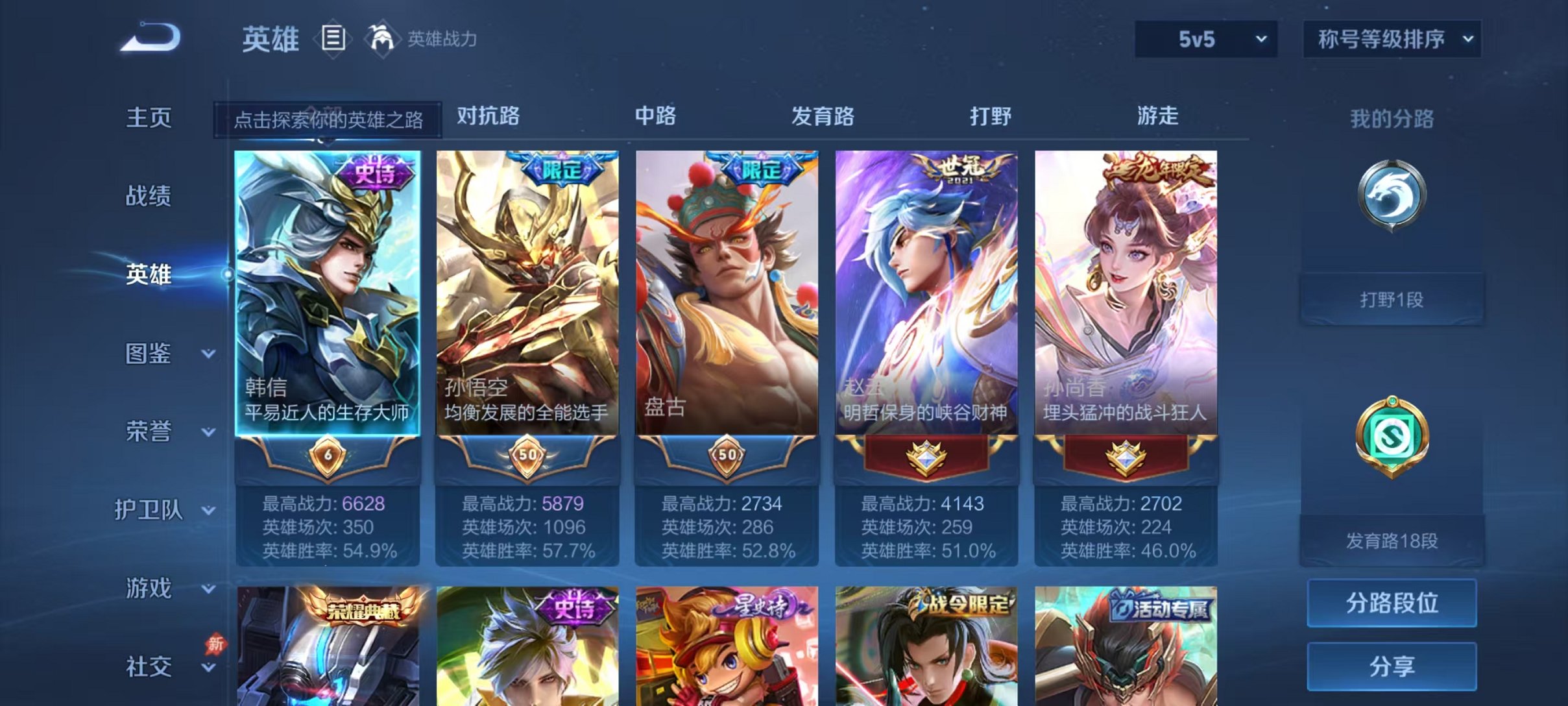Click the 英雄战力 helmet icon in the header
The image size is (1568, 706).
[x=383, y=39]
